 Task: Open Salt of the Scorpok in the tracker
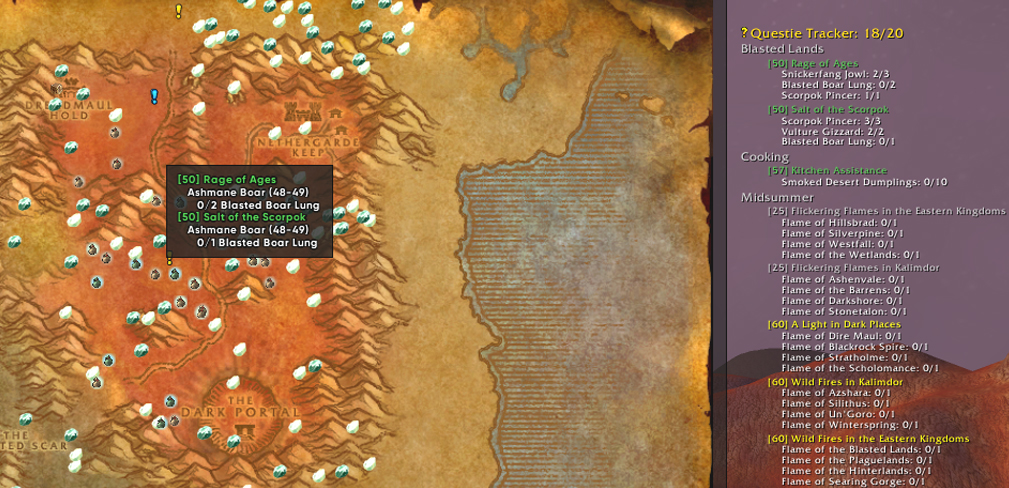[828, 109]
